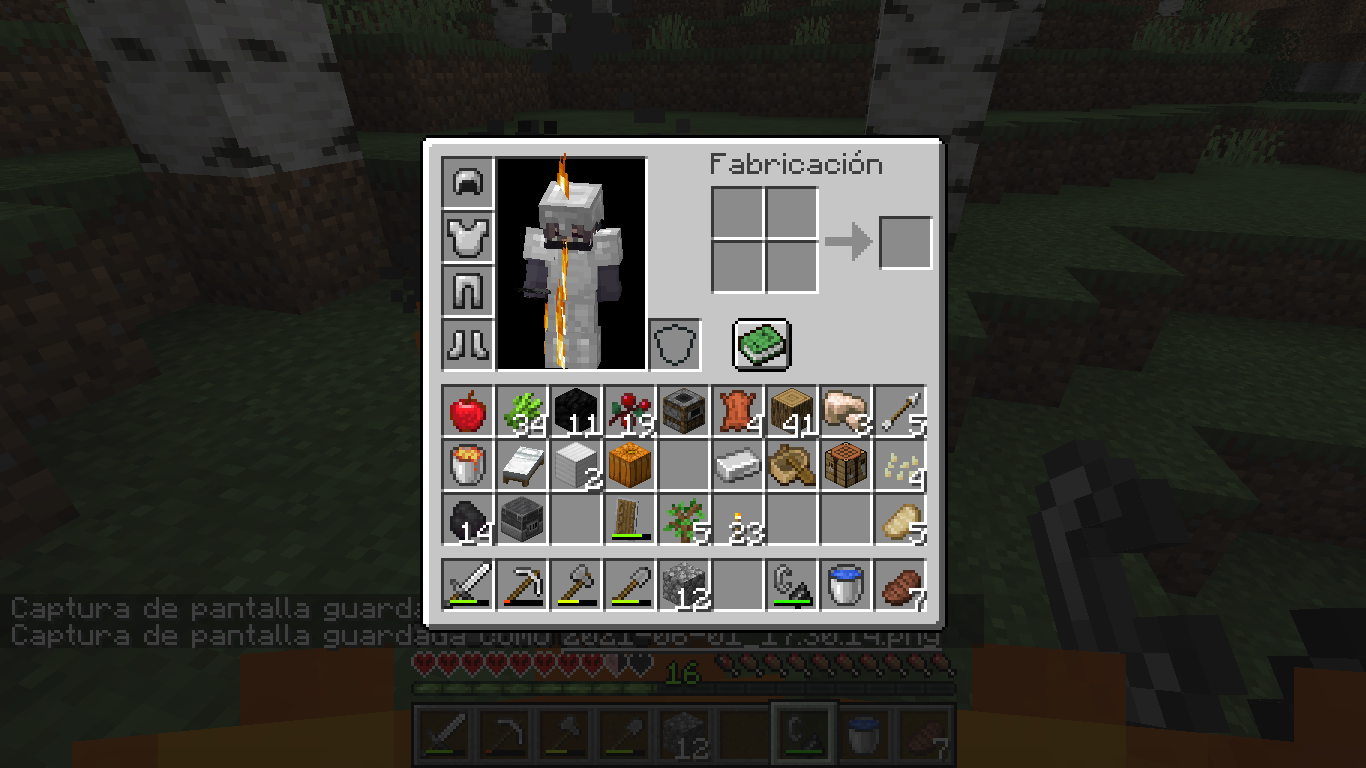Grab the carved pumpkin block
The width and height of the screenshot is (1366, 768).
(x=629, y=466)
